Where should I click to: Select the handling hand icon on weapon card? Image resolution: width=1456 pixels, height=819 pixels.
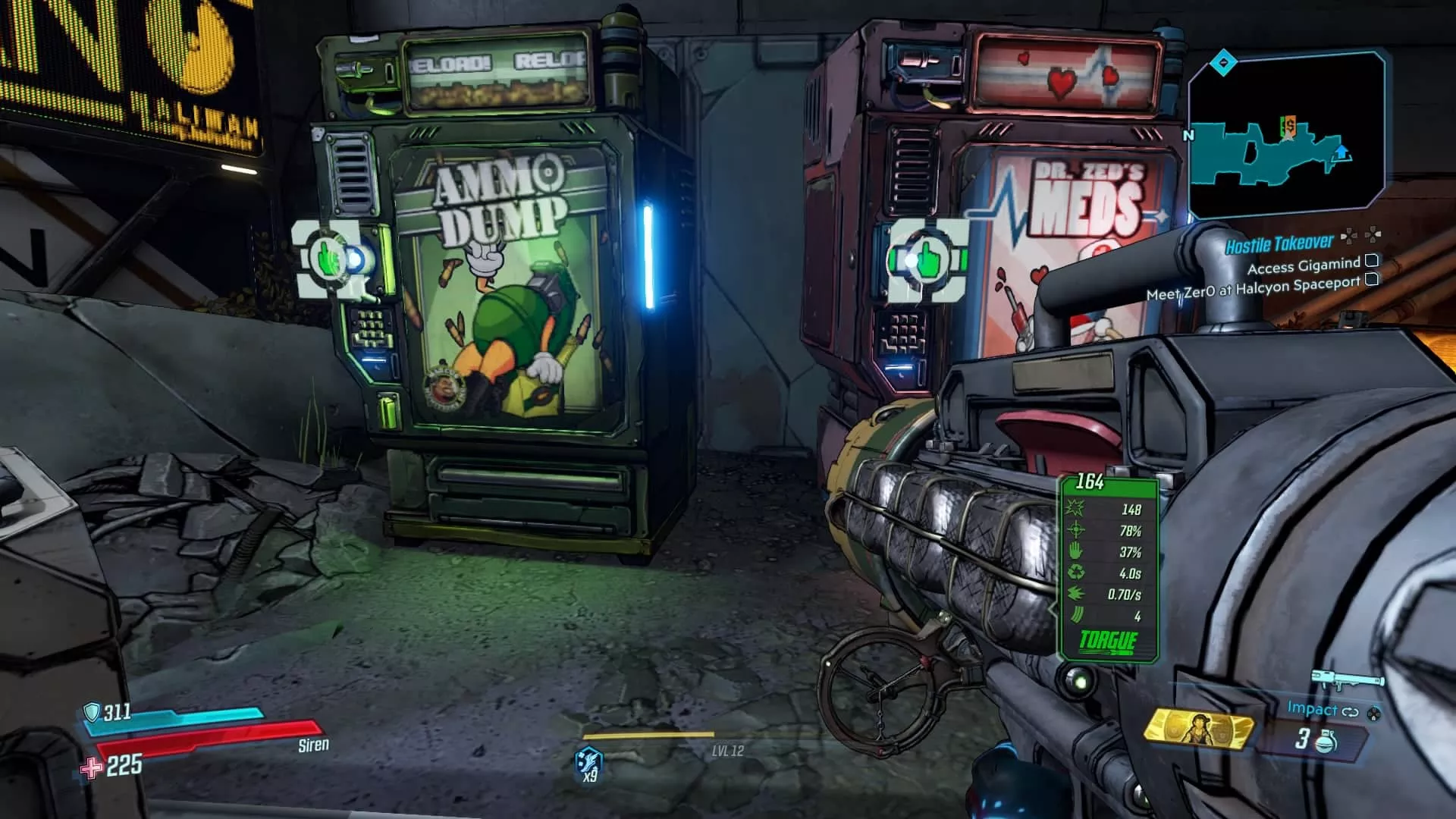point(1075,551)
